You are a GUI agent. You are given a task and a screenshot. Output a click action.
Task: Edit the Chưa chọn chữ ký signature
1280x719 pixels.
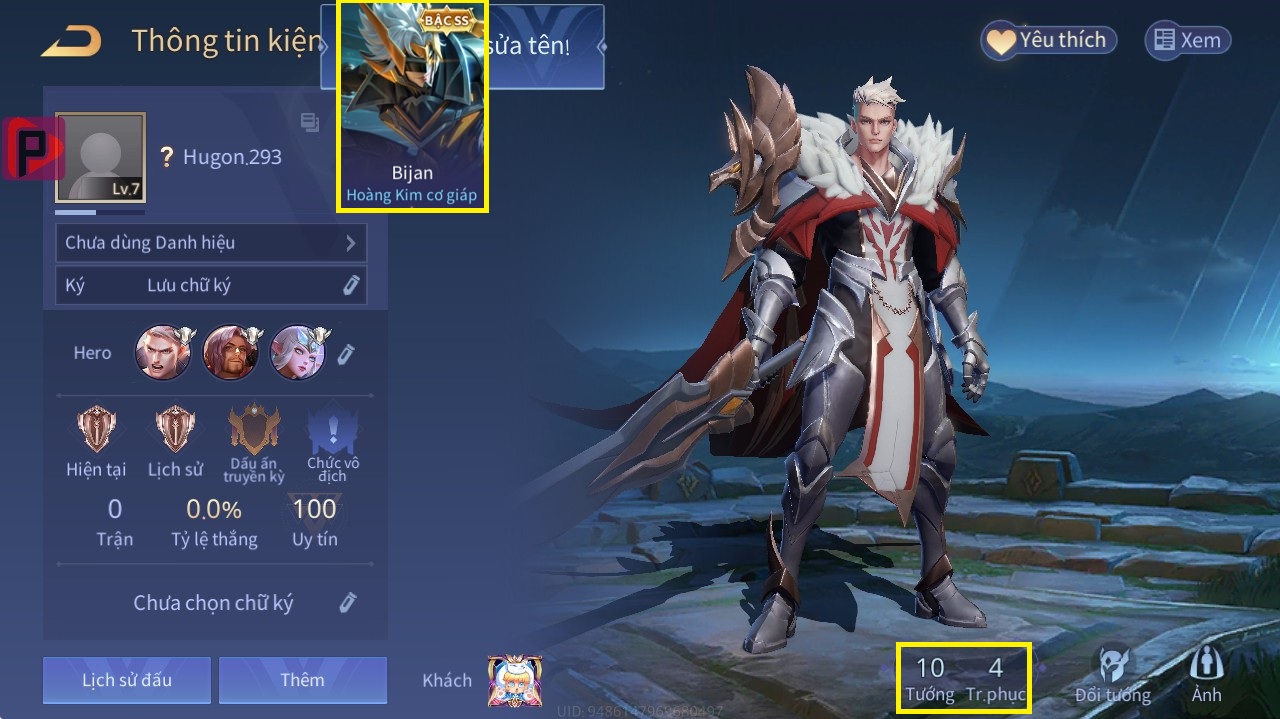(347, 602)
